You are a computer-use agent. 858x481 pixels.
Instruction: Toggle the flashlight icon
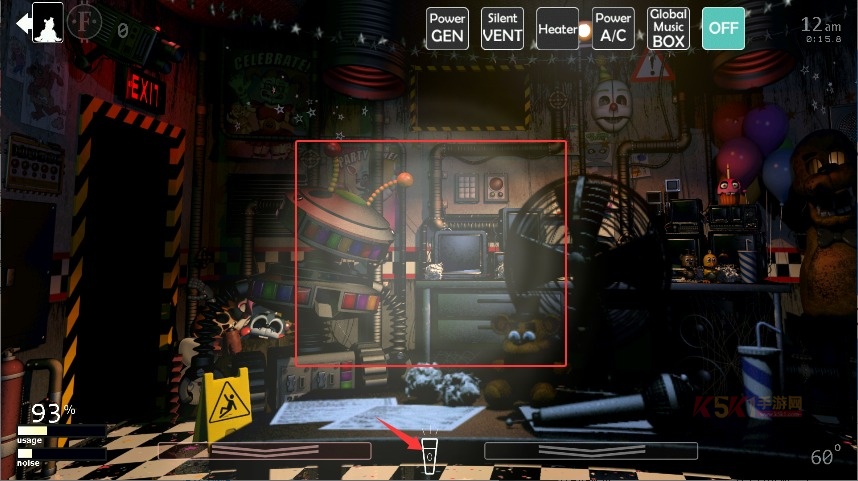430,457
